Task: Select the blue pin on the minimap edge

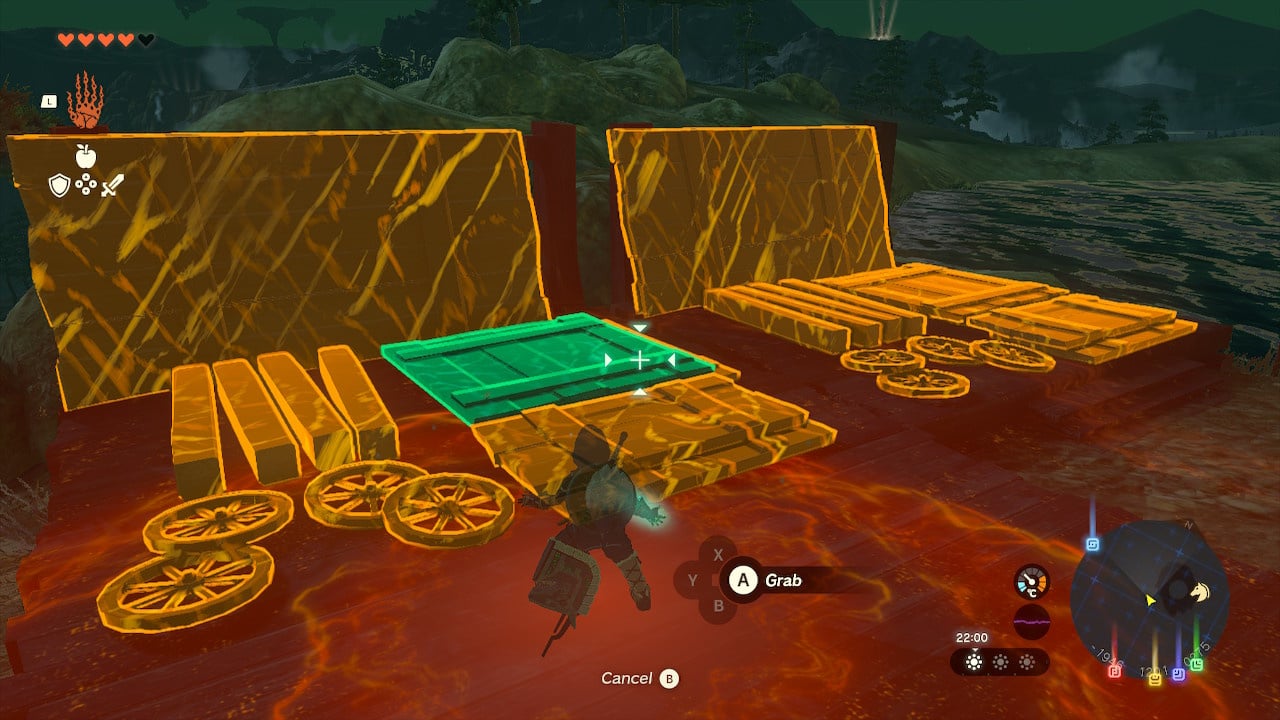Action: (x=1092, y=545)
